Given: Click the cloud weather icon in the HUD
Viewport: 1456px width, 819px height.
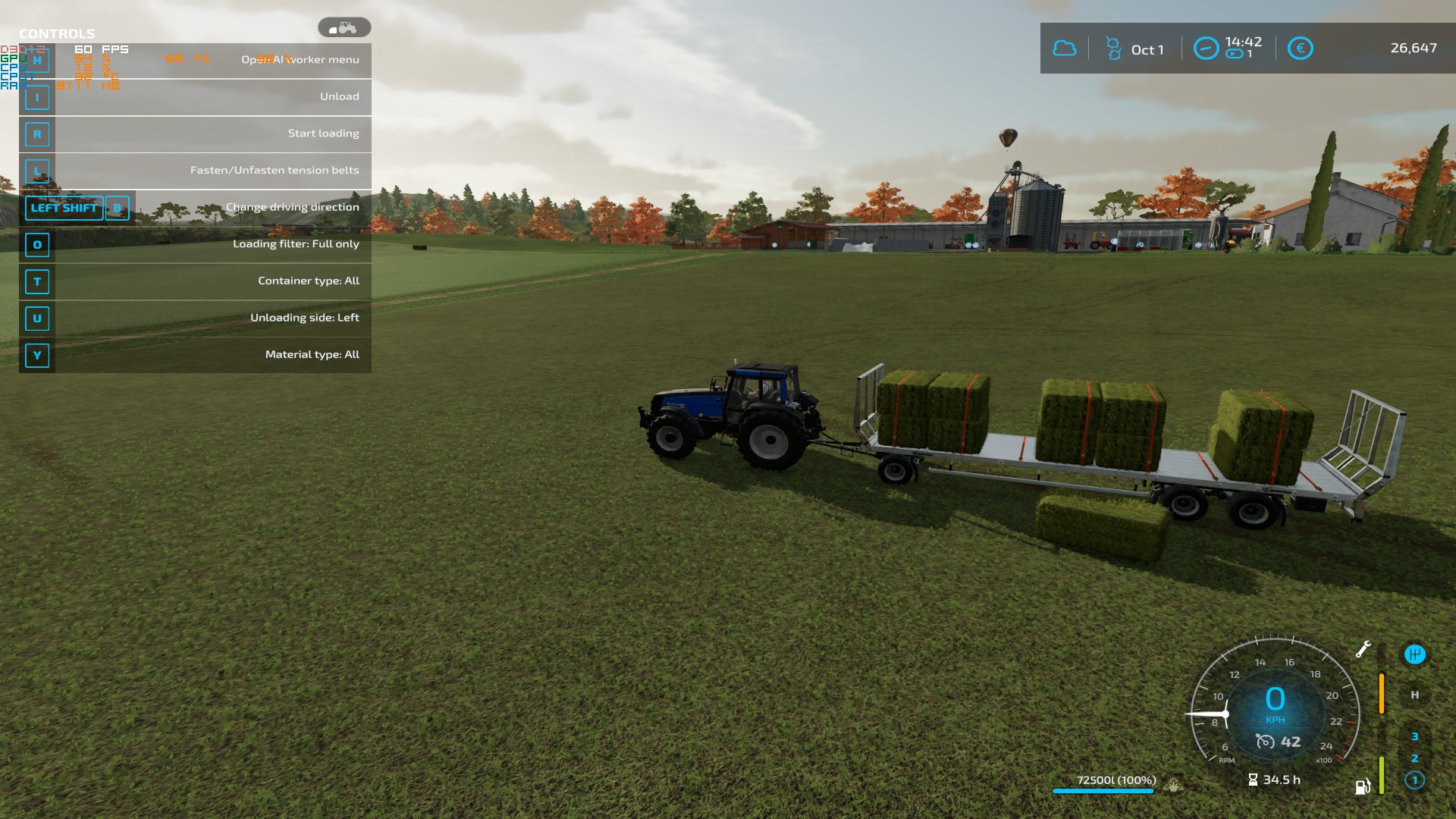Looking at the screenshot, I should pos(1065,49).
